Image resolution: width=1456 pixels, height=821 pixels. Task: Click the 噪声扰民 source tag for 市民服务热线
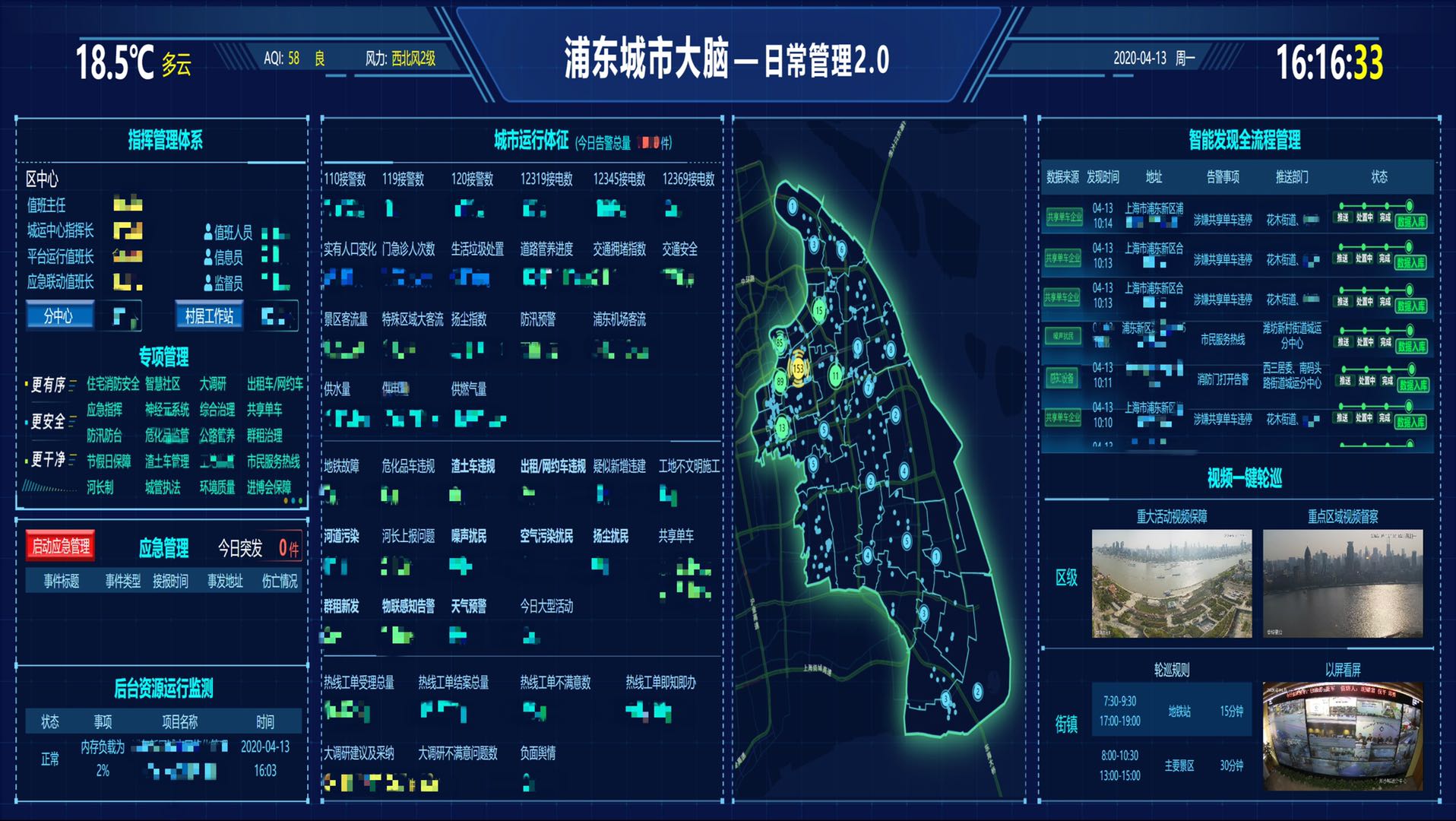click(1064, 337)
